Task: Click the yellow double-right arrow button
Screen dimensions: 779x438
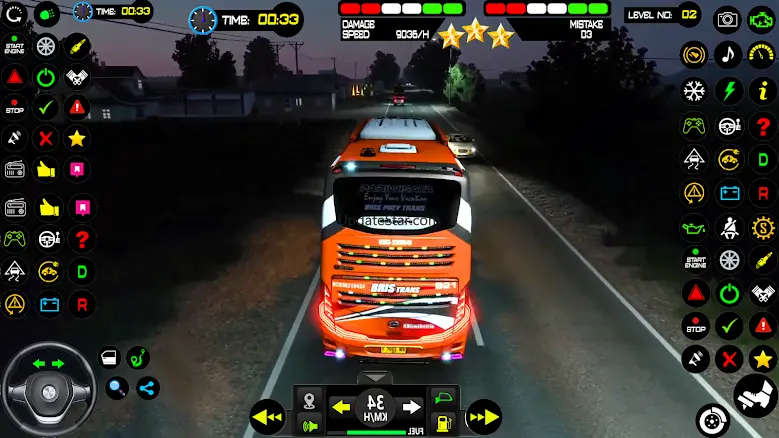Action: (x=484, y=415)
